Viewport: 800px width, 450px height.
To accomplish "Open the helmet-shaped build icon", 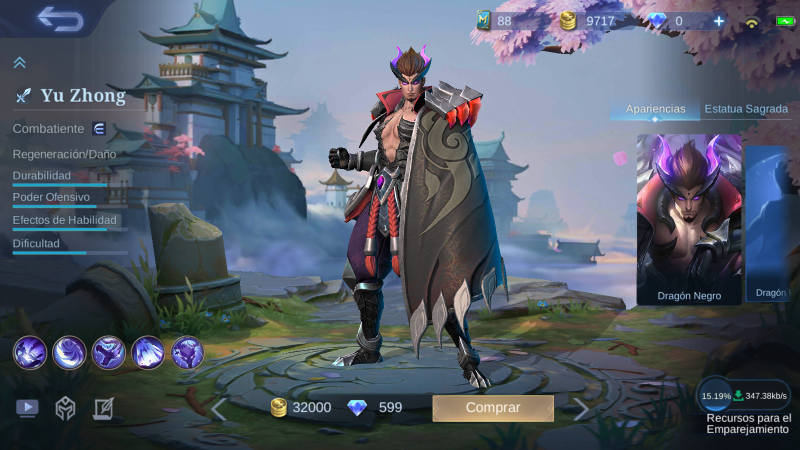I will 65,407.
